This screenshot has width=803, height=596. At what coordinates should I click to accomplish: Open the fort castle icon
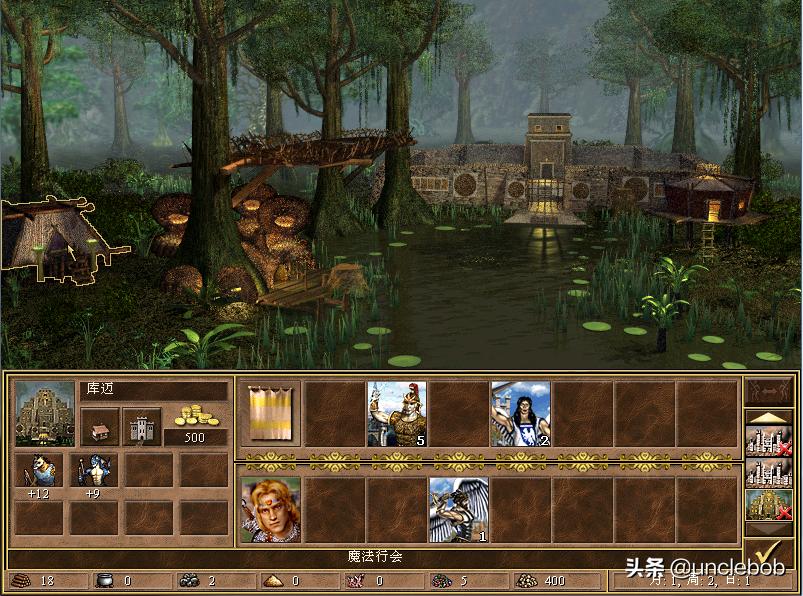(142, 426)
